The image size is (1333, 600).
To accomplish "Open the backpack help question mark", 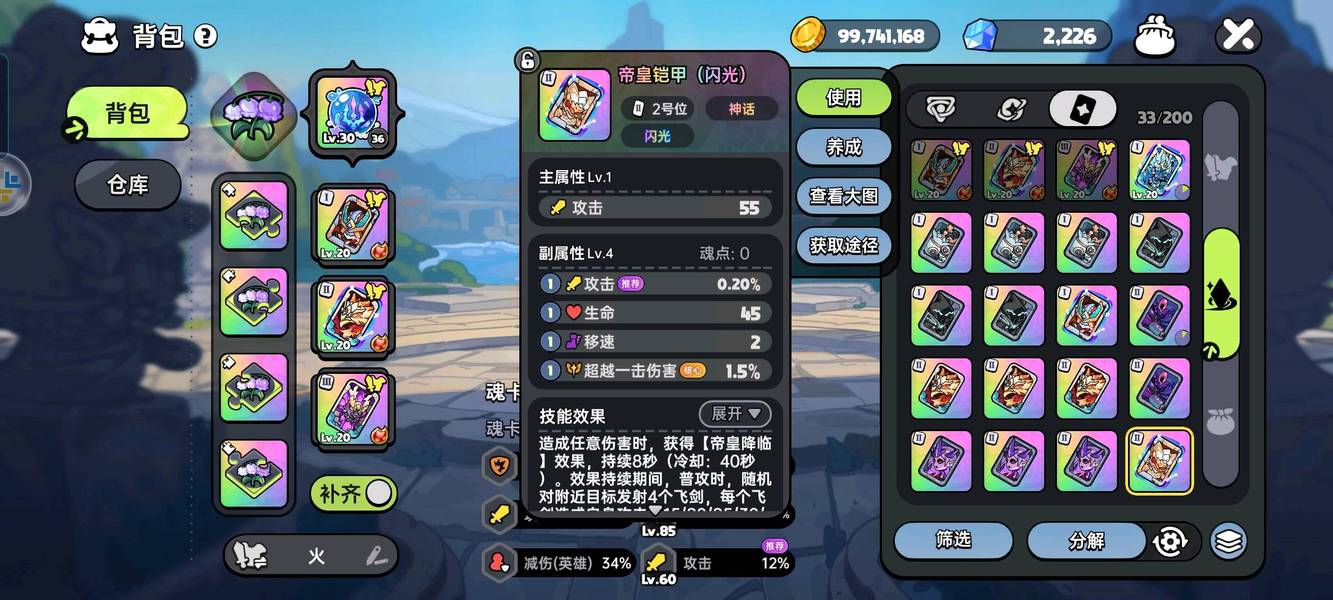I will point(205,37).
